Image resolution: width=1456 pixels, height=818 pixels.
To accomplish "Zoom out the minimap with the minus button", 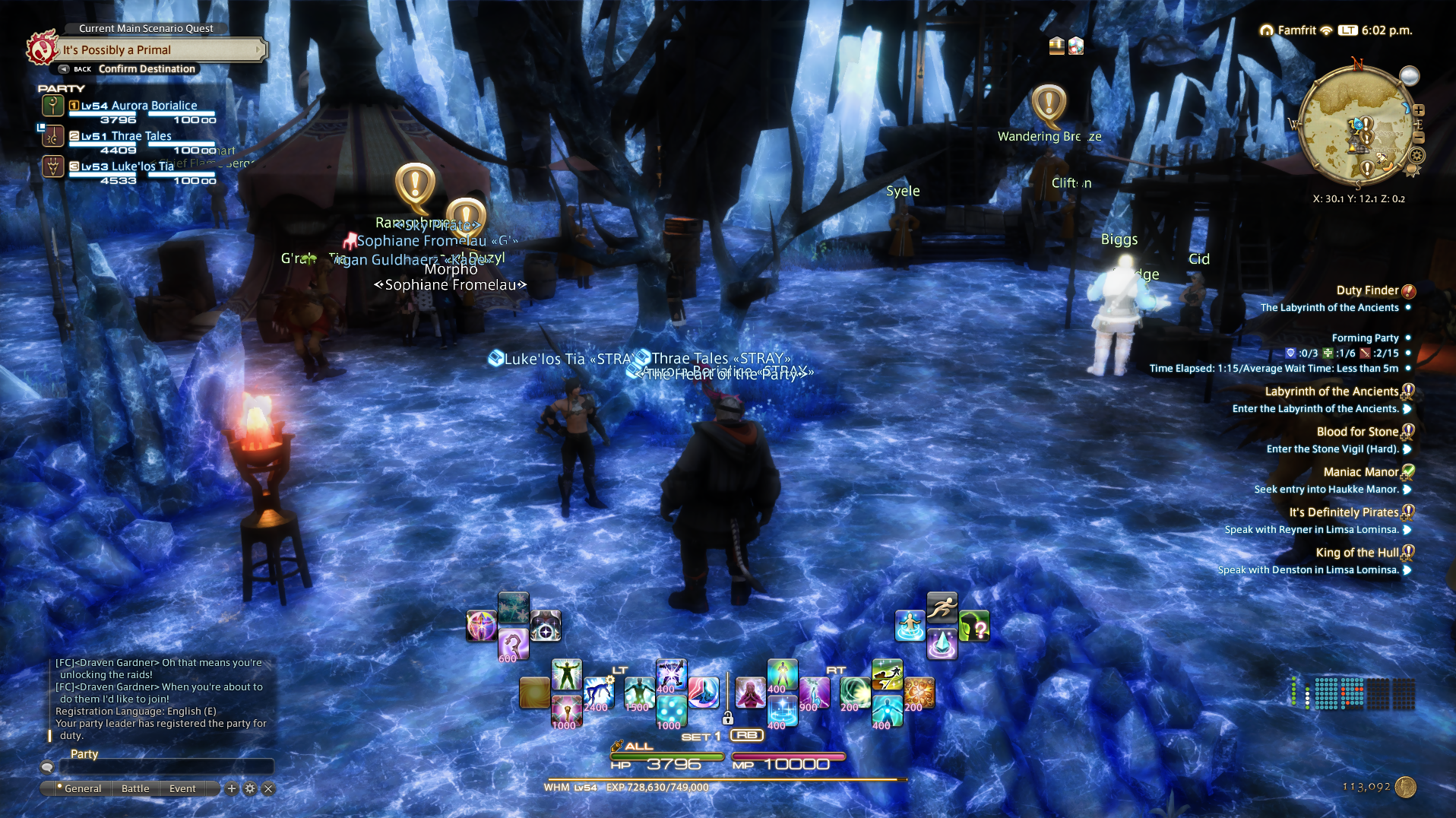I will (x=1419, y=138).
